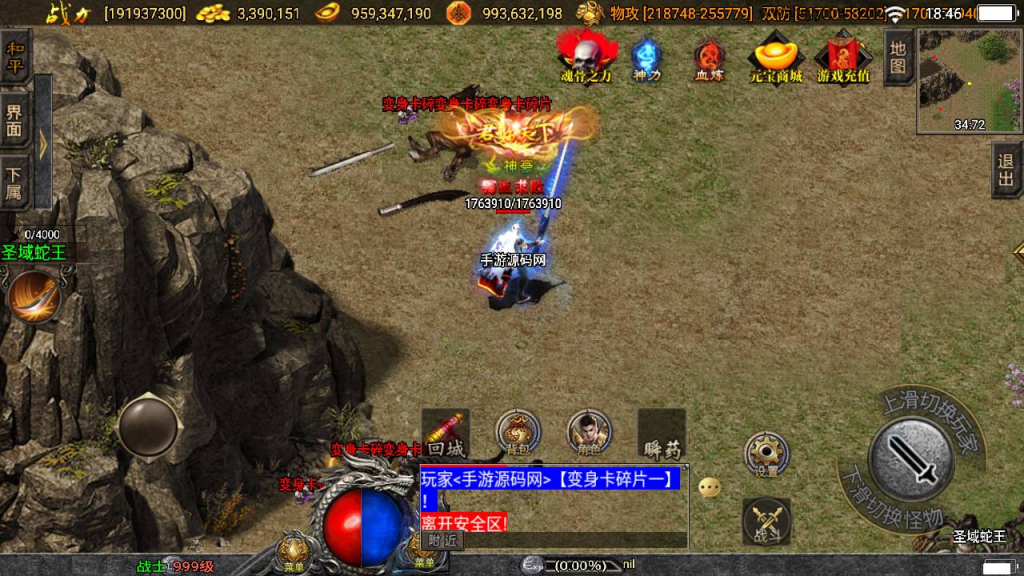Expand the side panel arrow

[43, 143]
